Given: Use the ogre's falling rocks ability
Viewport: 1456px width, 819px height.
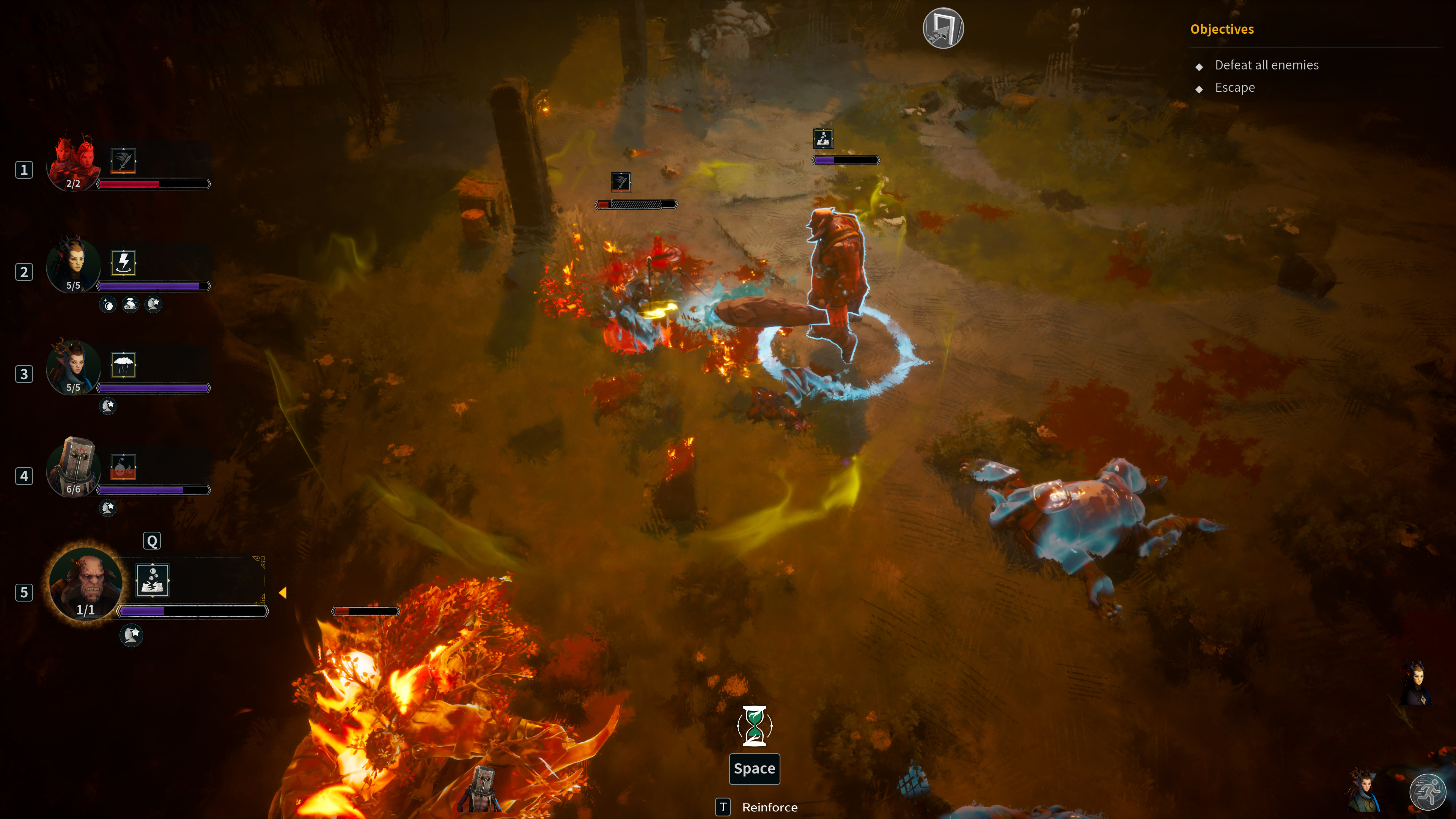Looking at the screenshot, I should coord(153,580).
